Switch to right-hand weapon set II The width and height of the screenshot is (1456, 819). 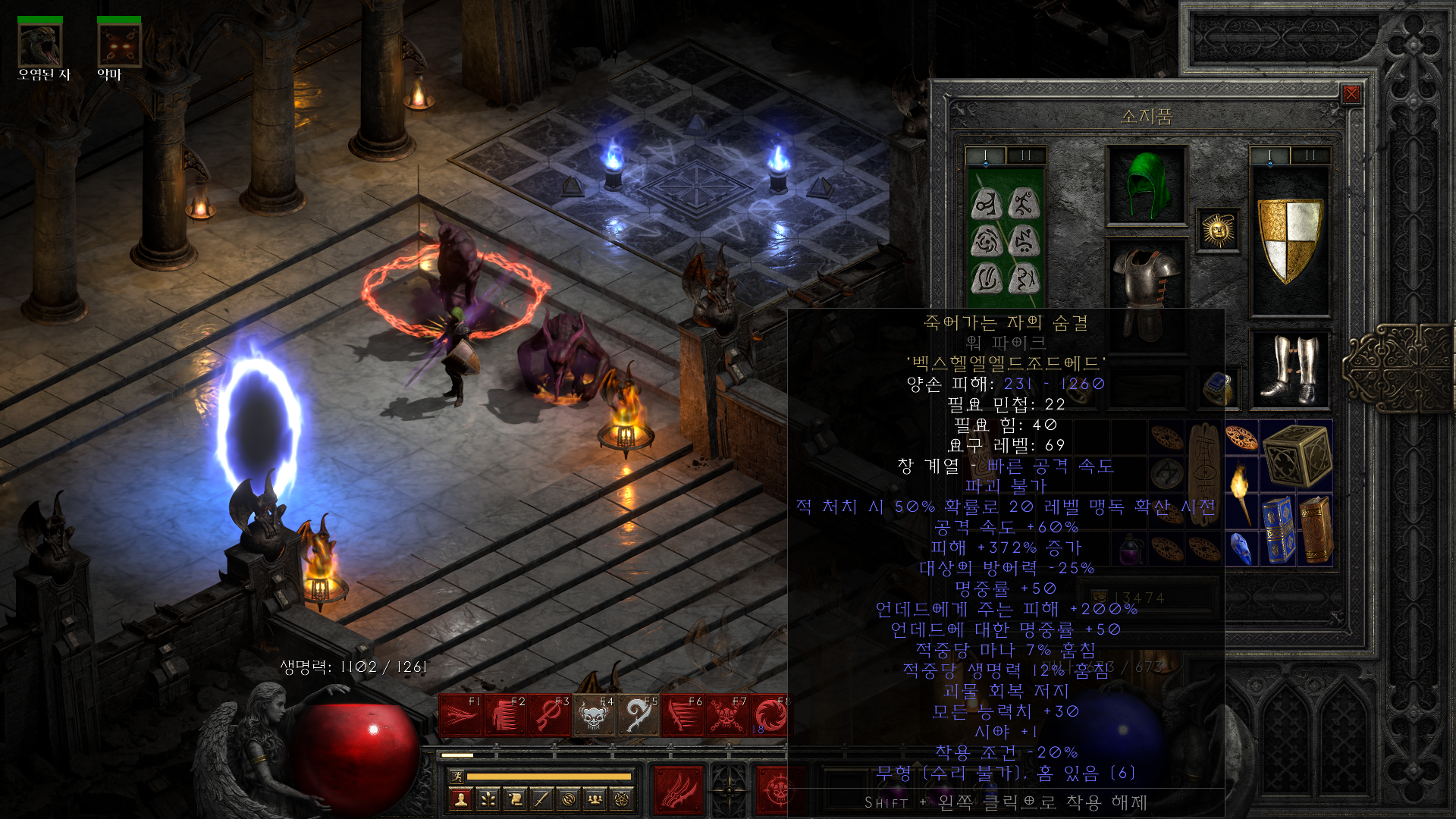point(1310,155)
